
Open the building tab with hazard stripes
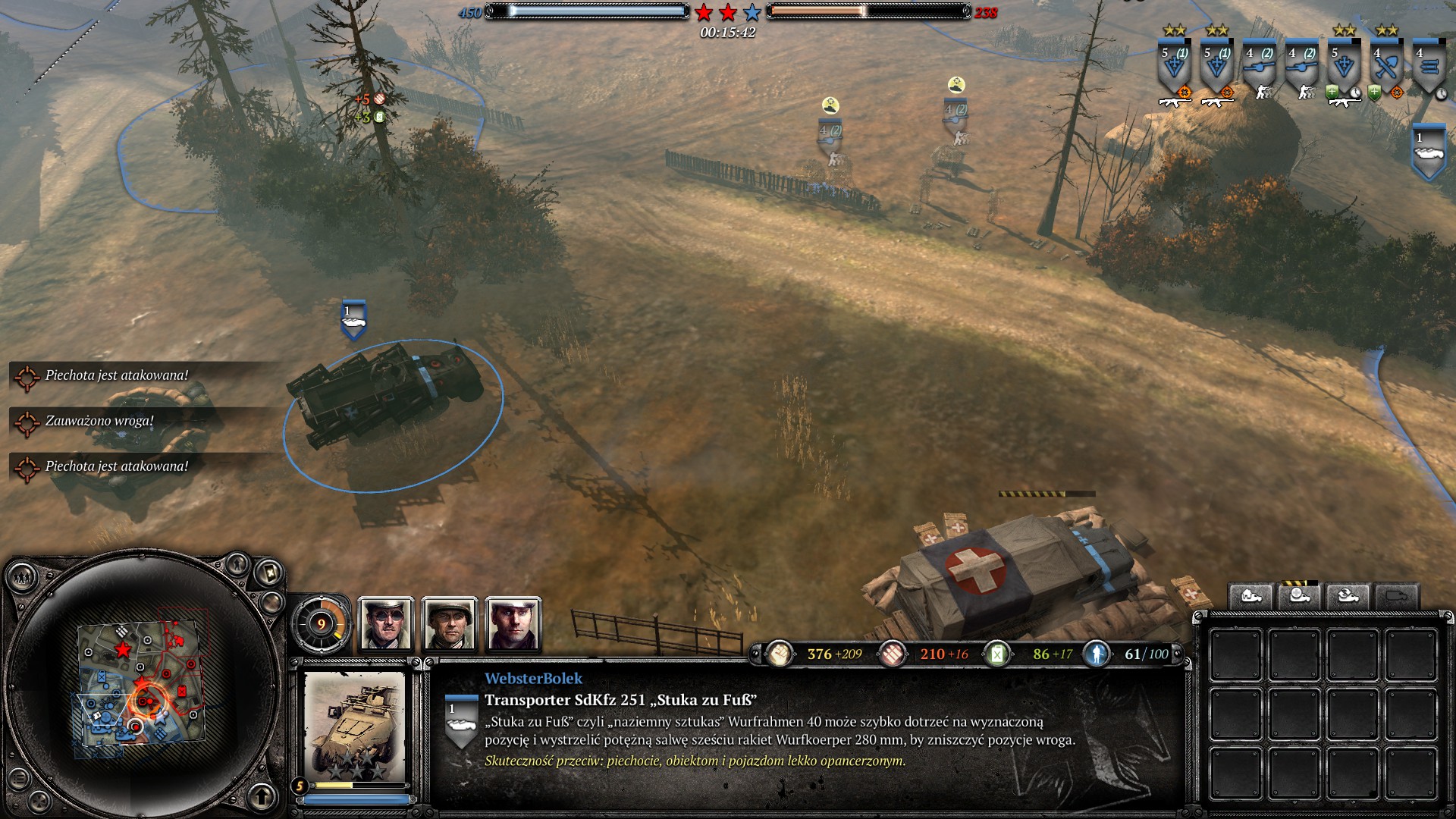pyautogui.click(x=1299, y=596)
